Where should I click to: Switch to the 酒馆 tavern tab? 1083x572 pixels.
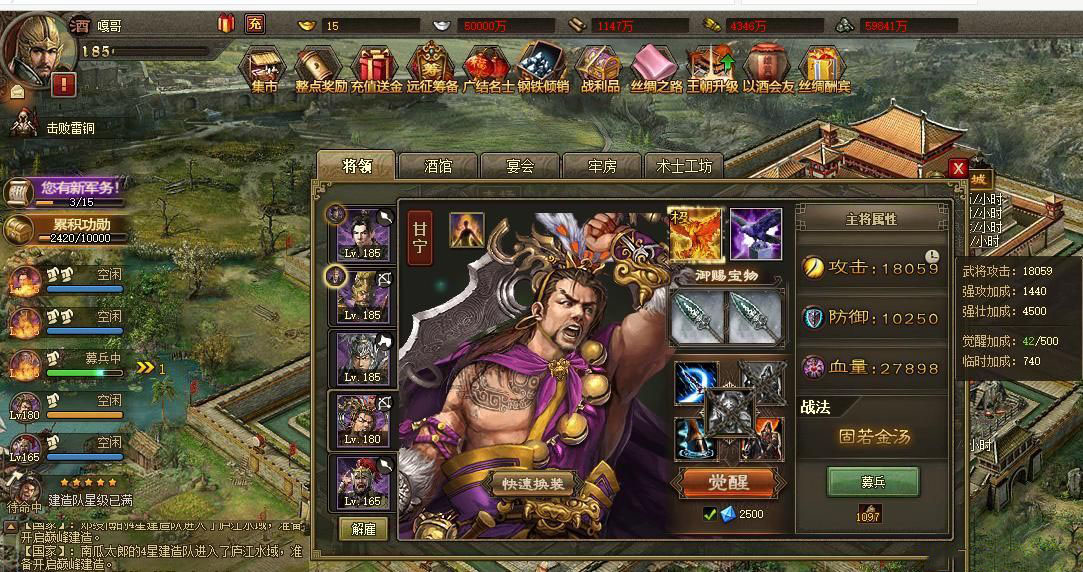coord(438,166)
